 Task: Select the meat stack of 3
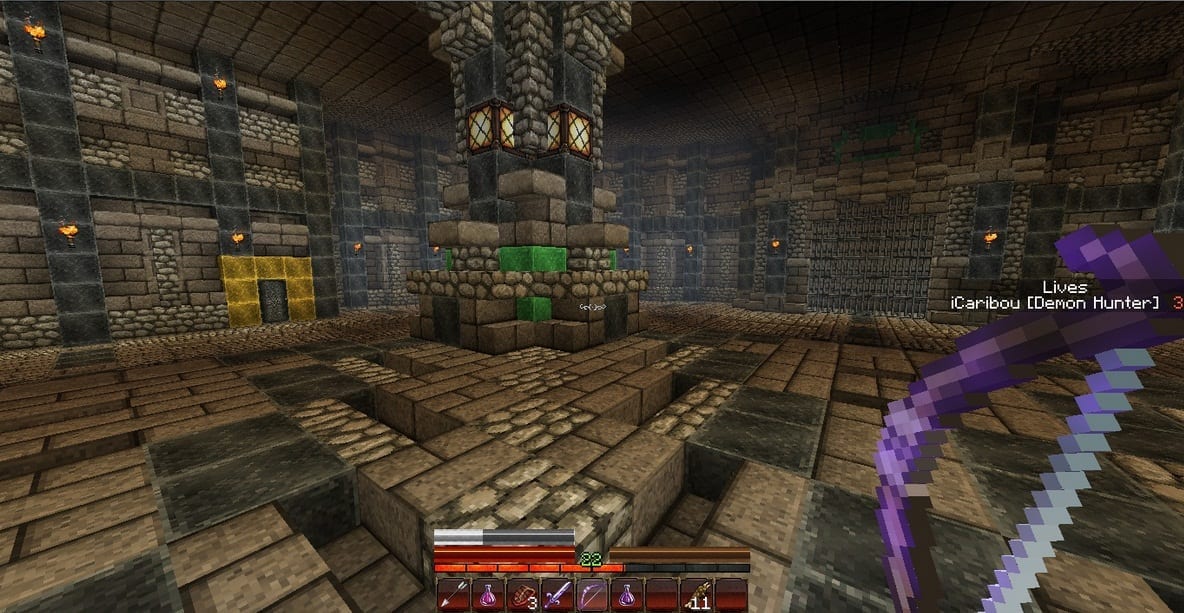point(522,595)
